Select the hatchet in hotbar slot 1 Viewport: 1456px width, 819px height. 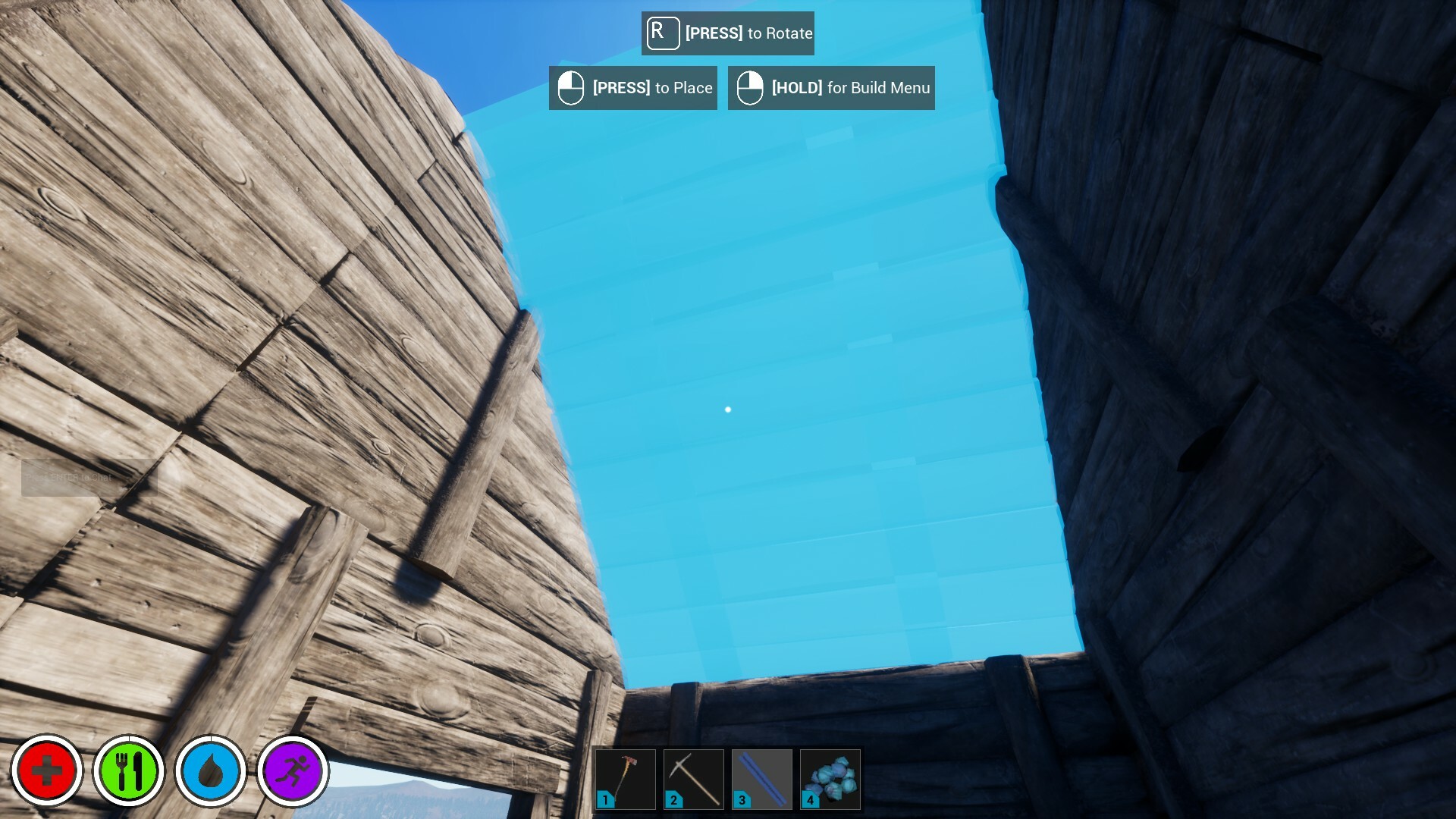coord(624,778)
